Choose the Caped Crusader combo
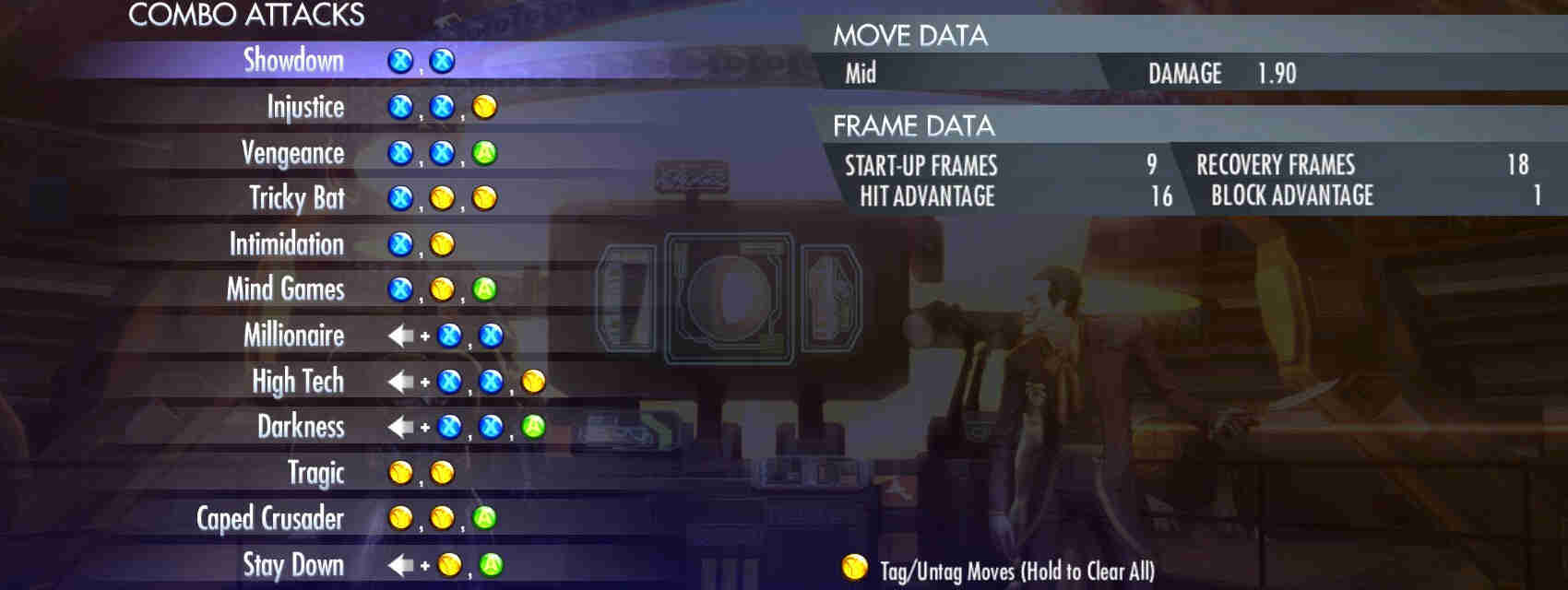Screen dimensions: 1568x590 click(269, 518)
